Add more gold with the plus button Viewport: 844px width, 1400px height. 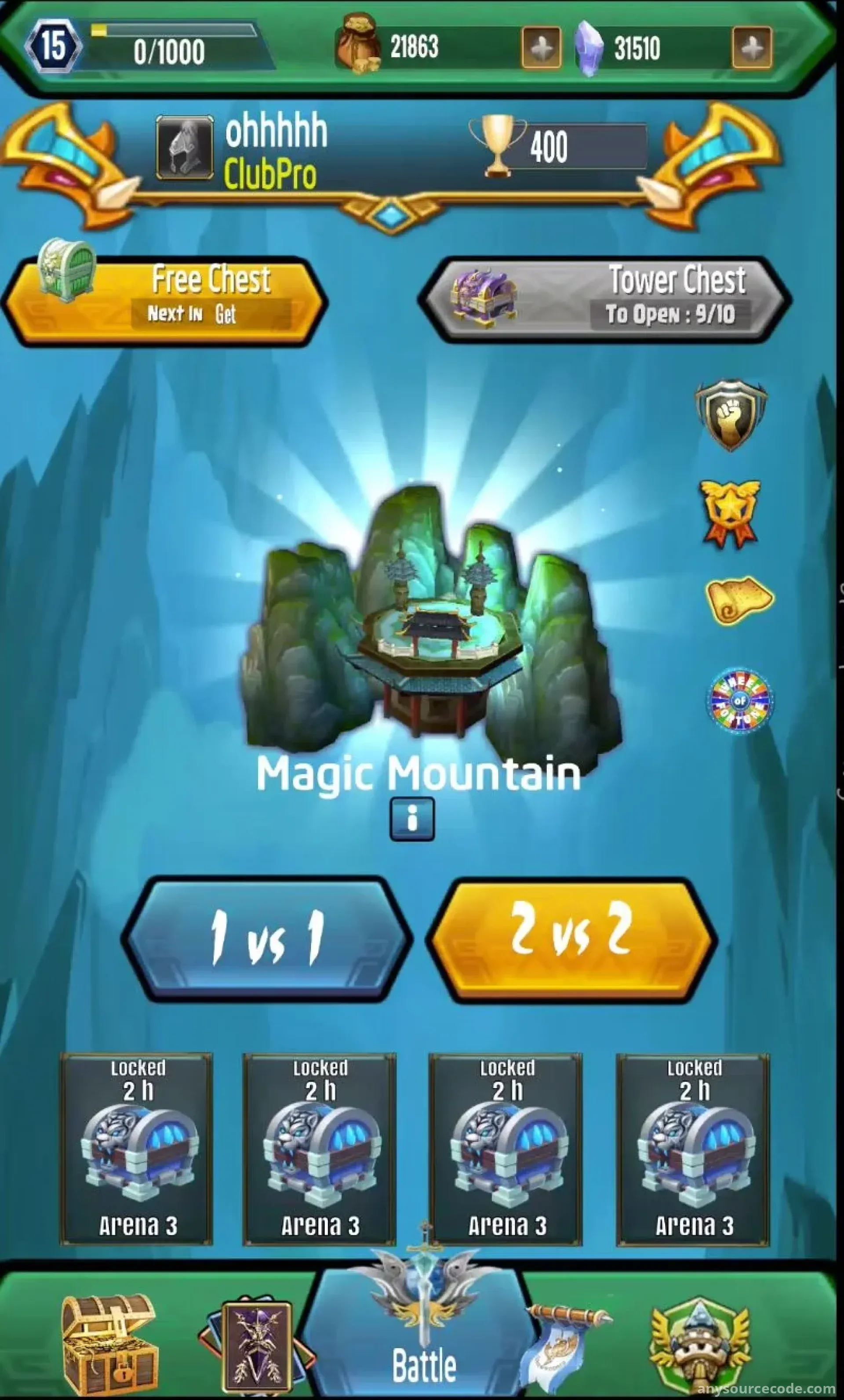click(541, 49)
